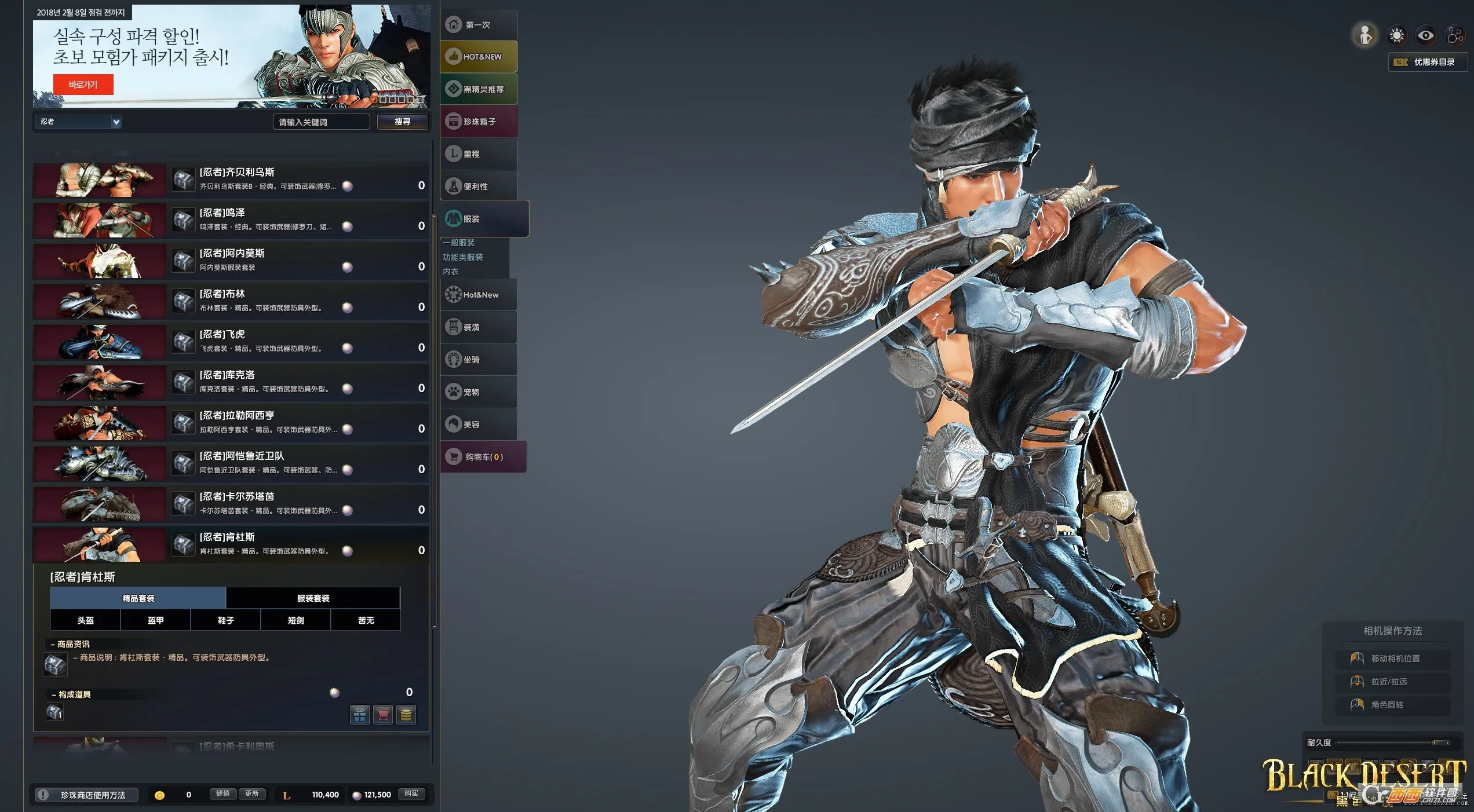This screenshot has height=812, width=1474.
Task: Open the 优惠券目录 coupon list
Action: pos(1427,62)
